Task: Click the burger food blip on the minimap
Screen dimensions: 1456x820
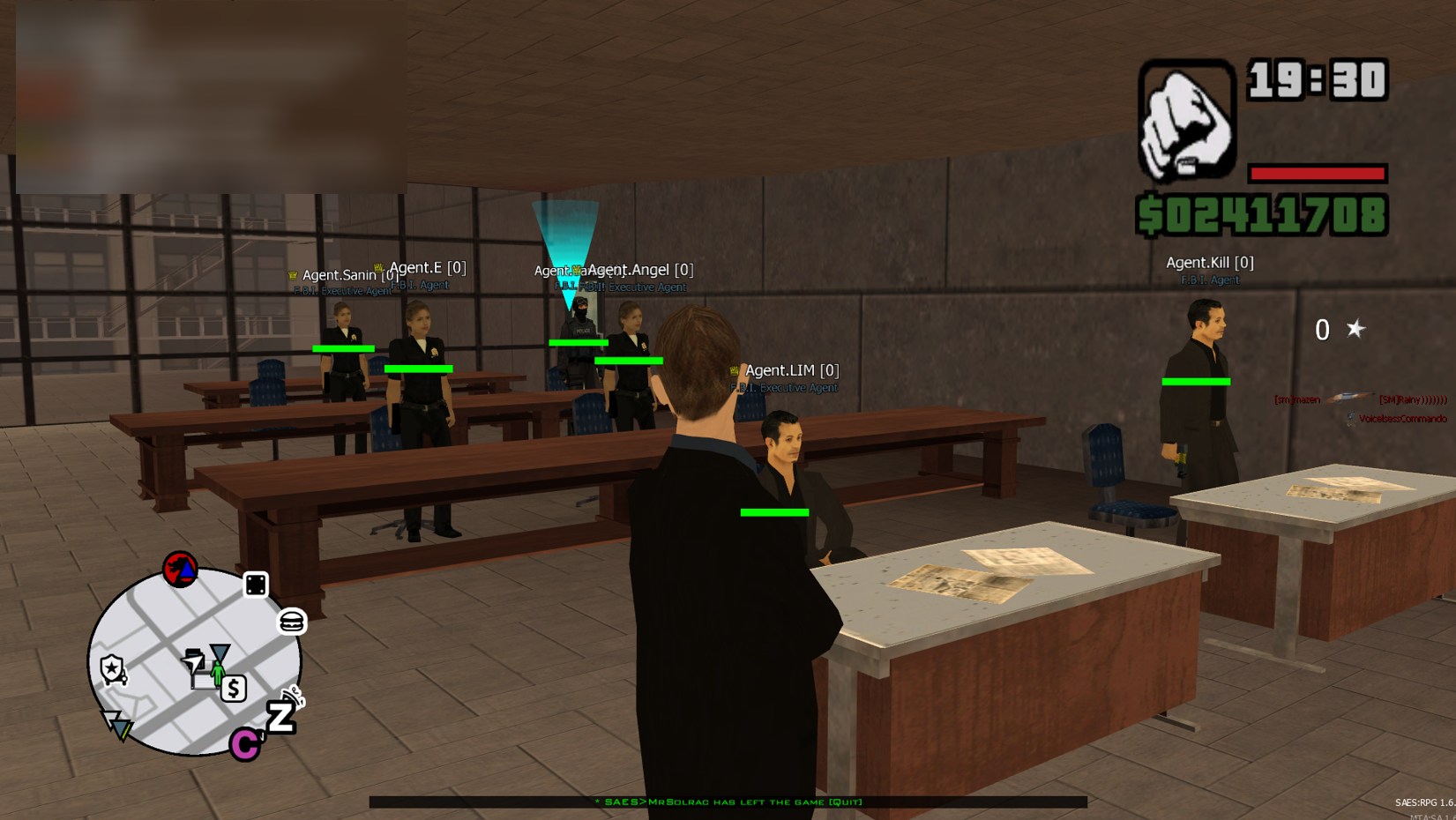Action: [290, 622]
